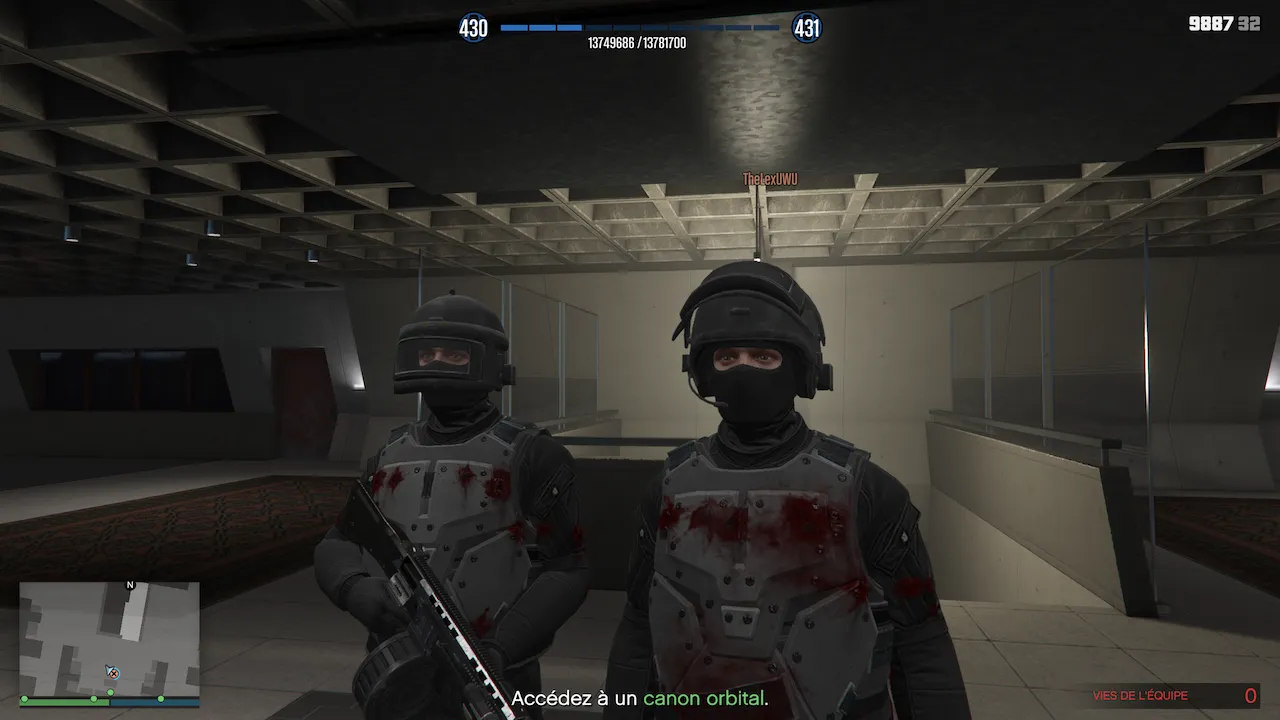Click the rank 431 badge
Image resolution: width=1280 pixels, height=720 pixels.
[x=806, y=28]
